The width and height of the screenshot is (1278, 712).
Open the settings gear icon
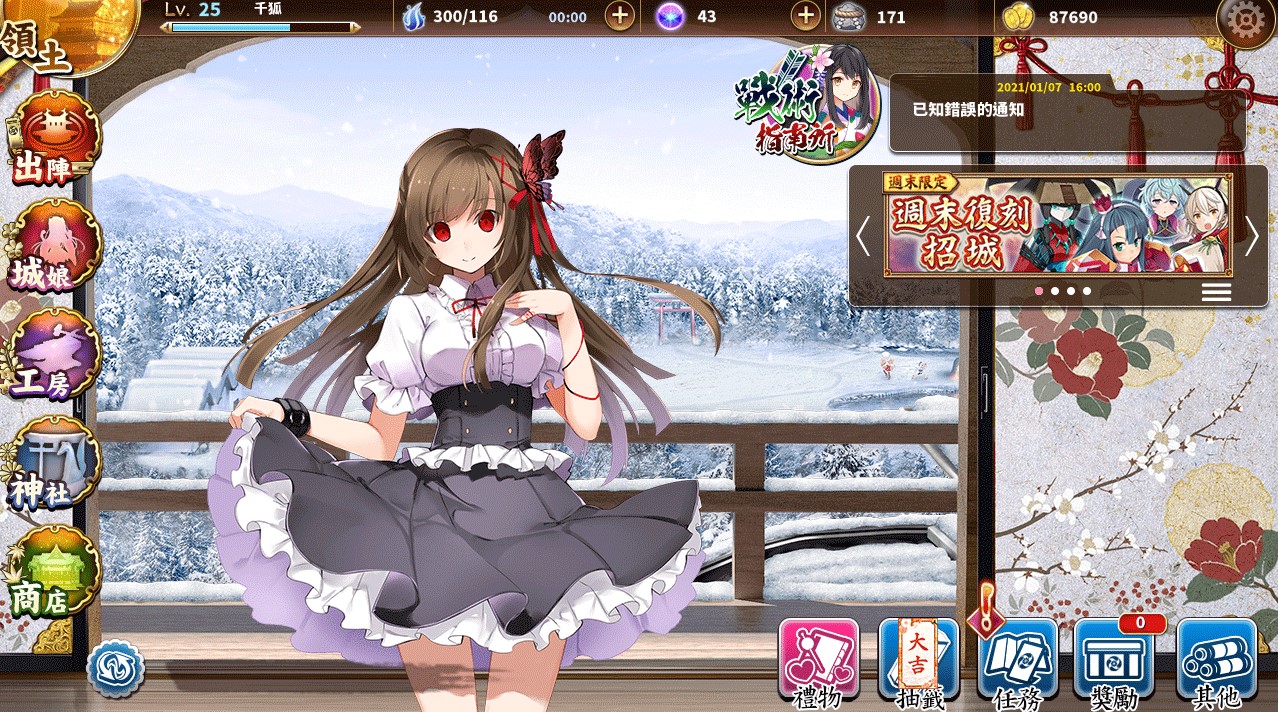tap(1244, 20)
